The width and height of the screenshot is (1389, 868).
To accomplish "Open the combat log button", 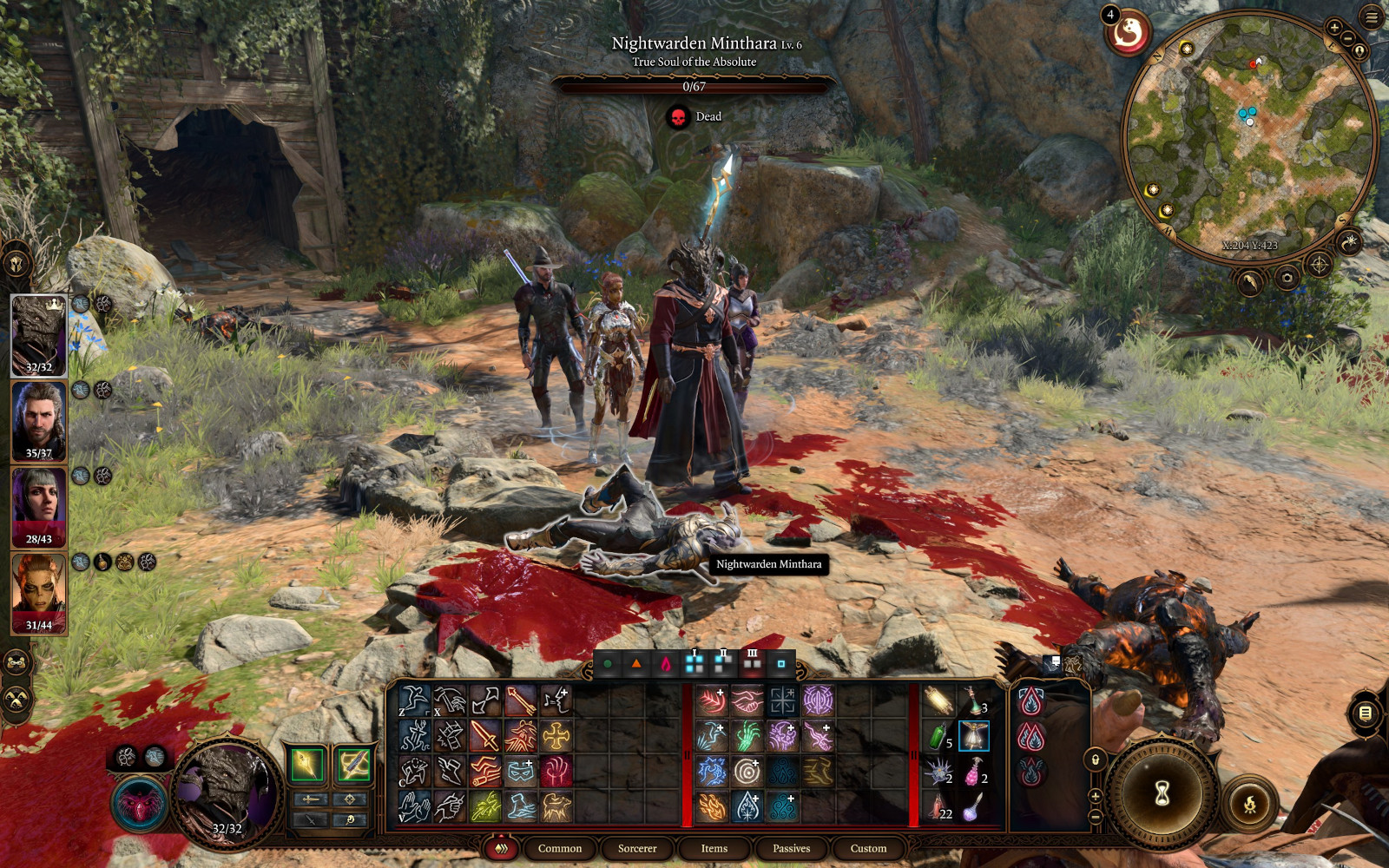I will (x=1365, y=713).
